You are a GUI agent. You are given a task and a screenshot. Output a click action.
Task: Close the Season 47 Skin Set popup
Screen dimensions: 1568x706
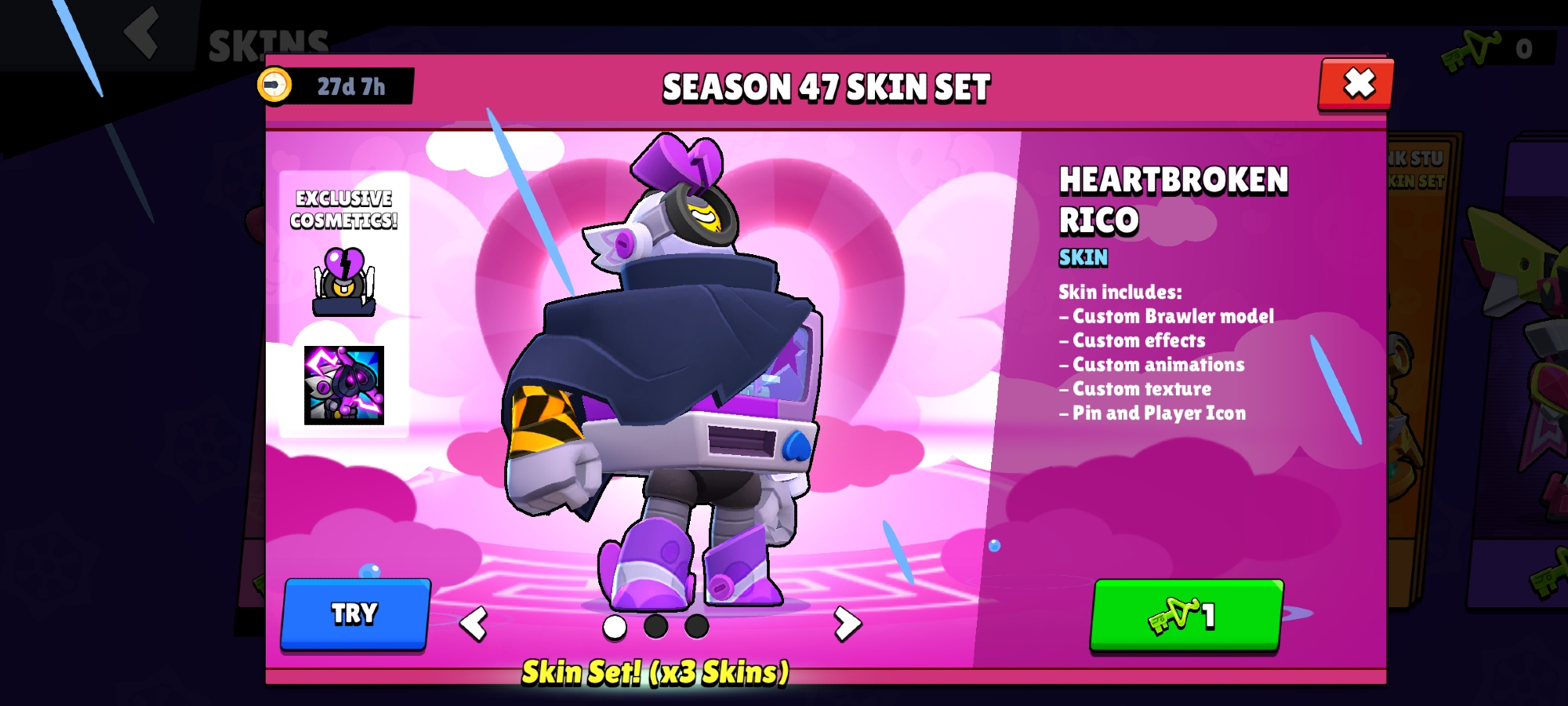1358,83
